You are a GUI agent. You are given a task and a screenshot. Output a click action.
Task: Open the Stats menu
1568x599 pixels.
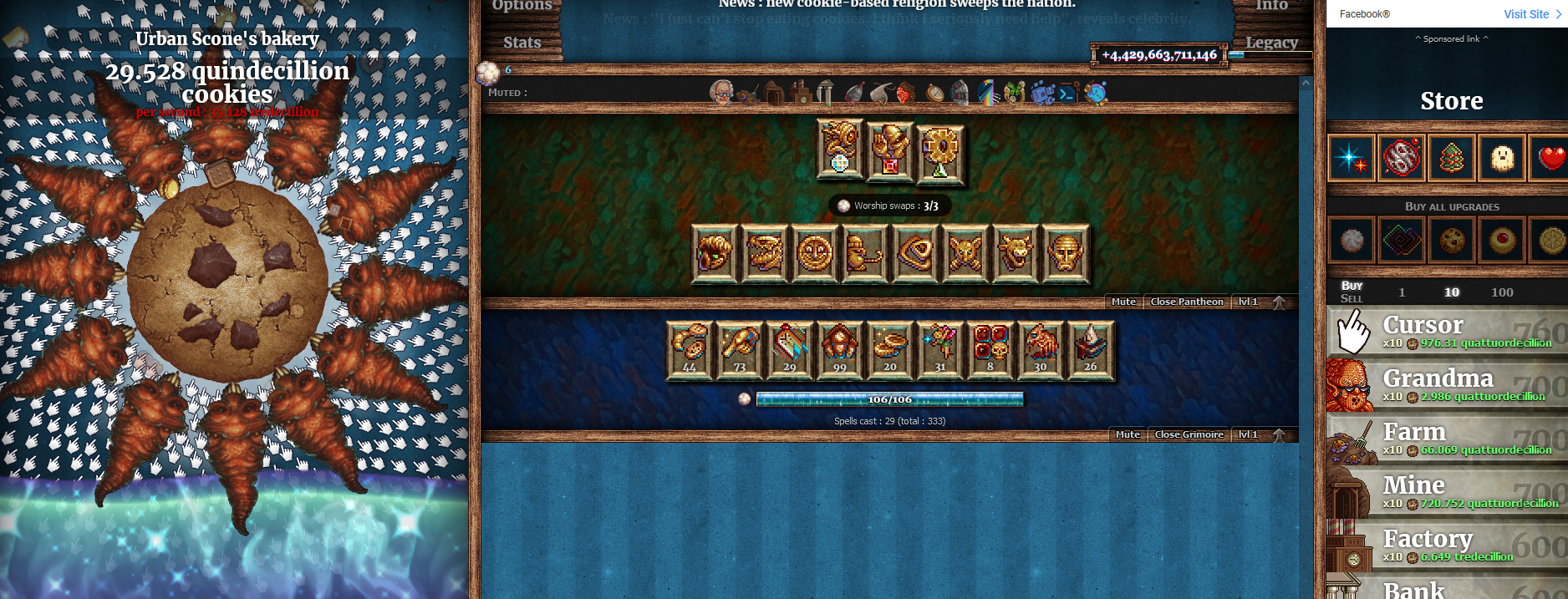pyautogui.click(x=522, y=43)
